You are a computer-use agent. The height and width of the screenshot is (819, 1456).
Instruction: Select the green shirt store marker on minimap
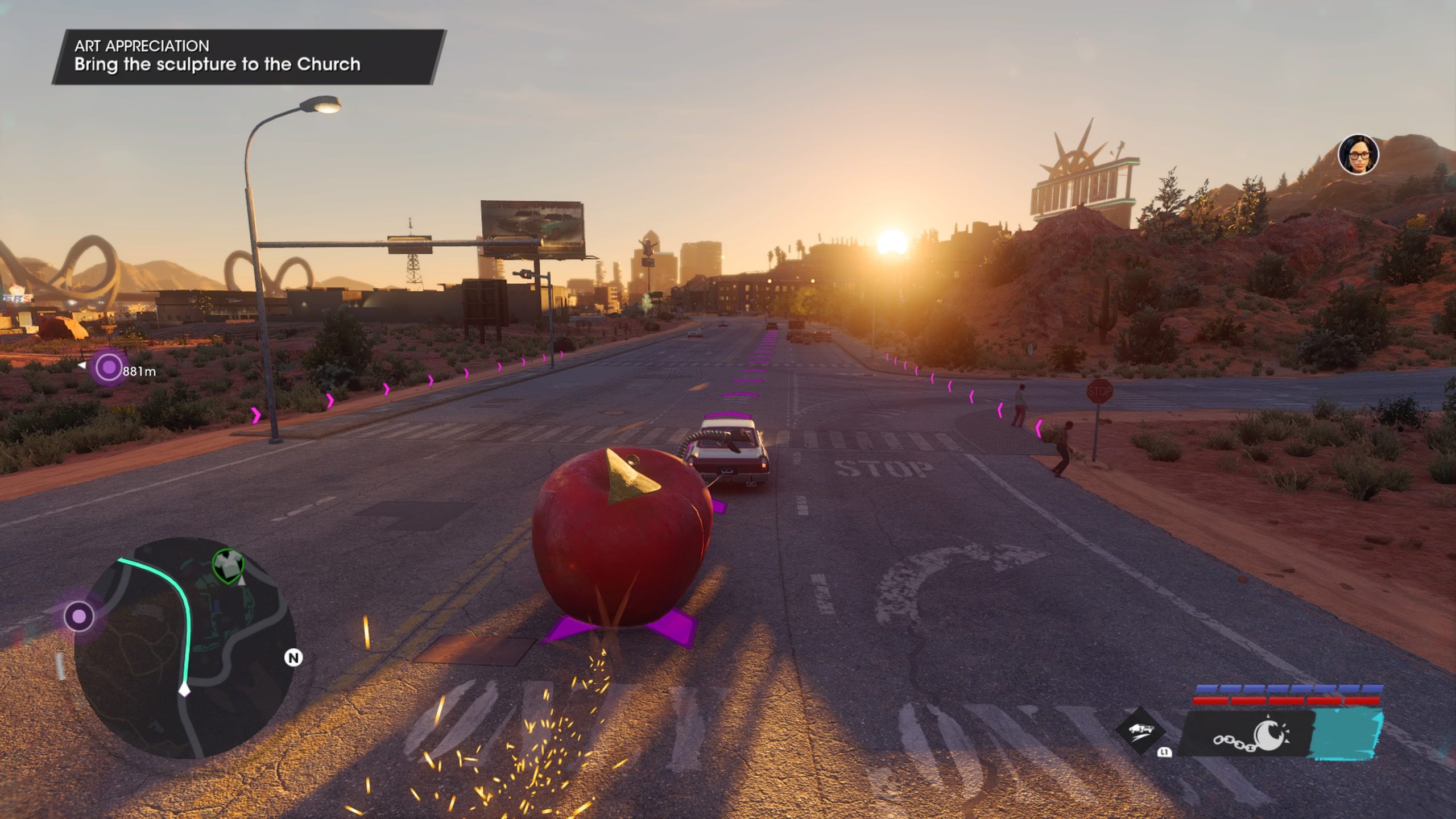[x=227, y=565]
